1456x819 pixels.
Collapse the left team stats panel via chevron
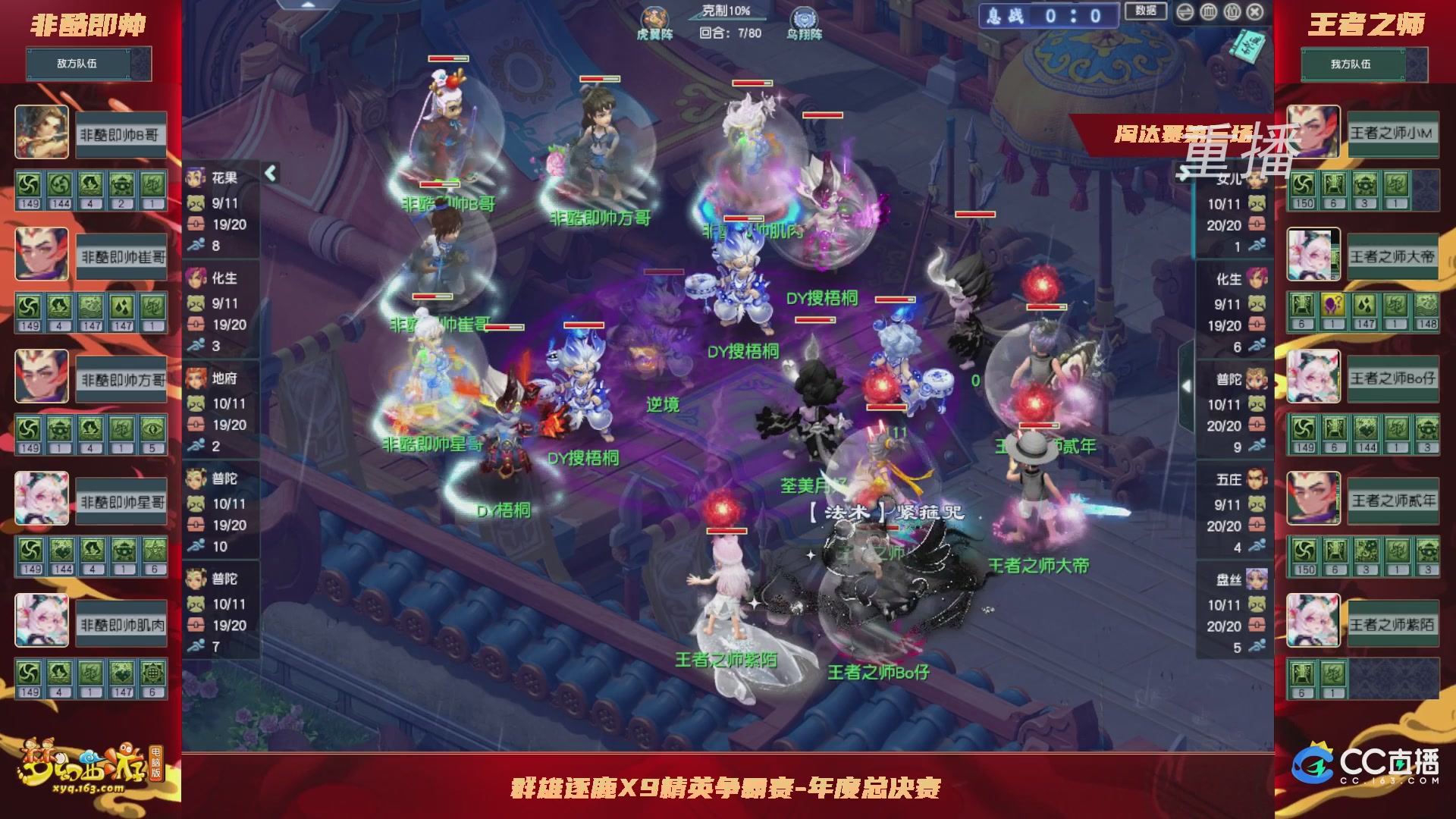coord(269,172)
